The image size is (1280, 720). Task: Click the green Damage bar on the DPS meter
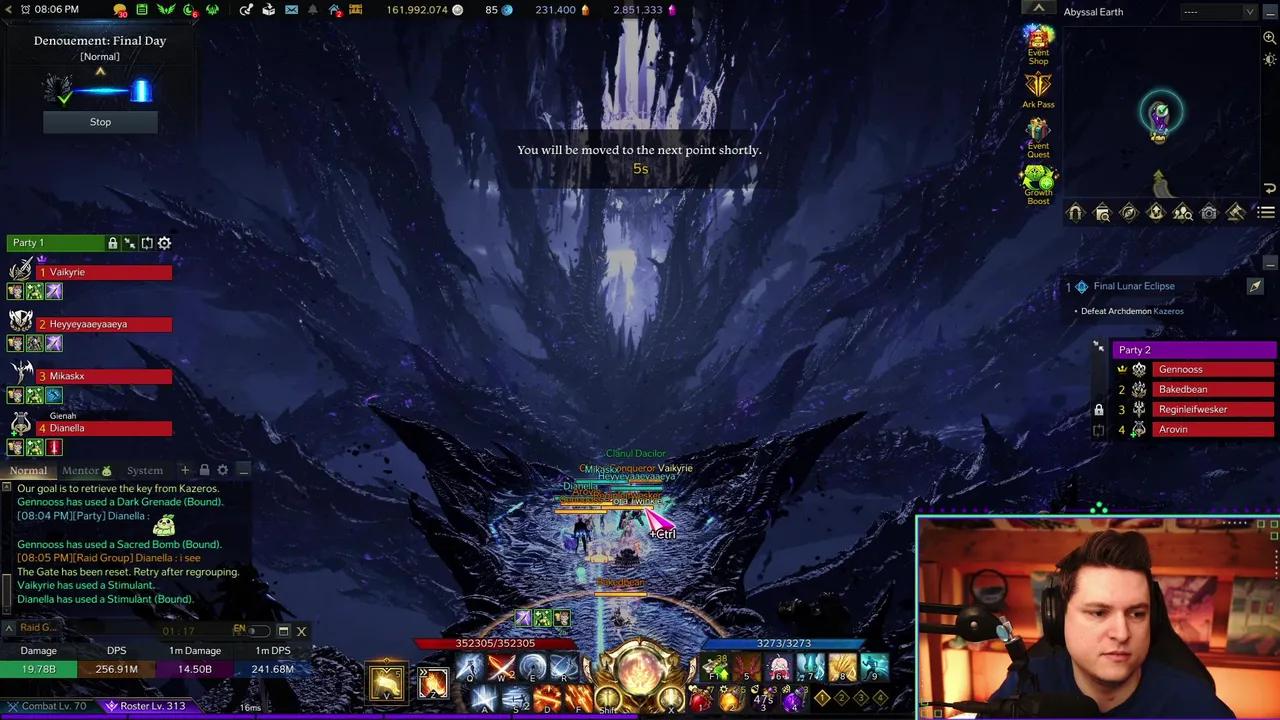point(39,669)
